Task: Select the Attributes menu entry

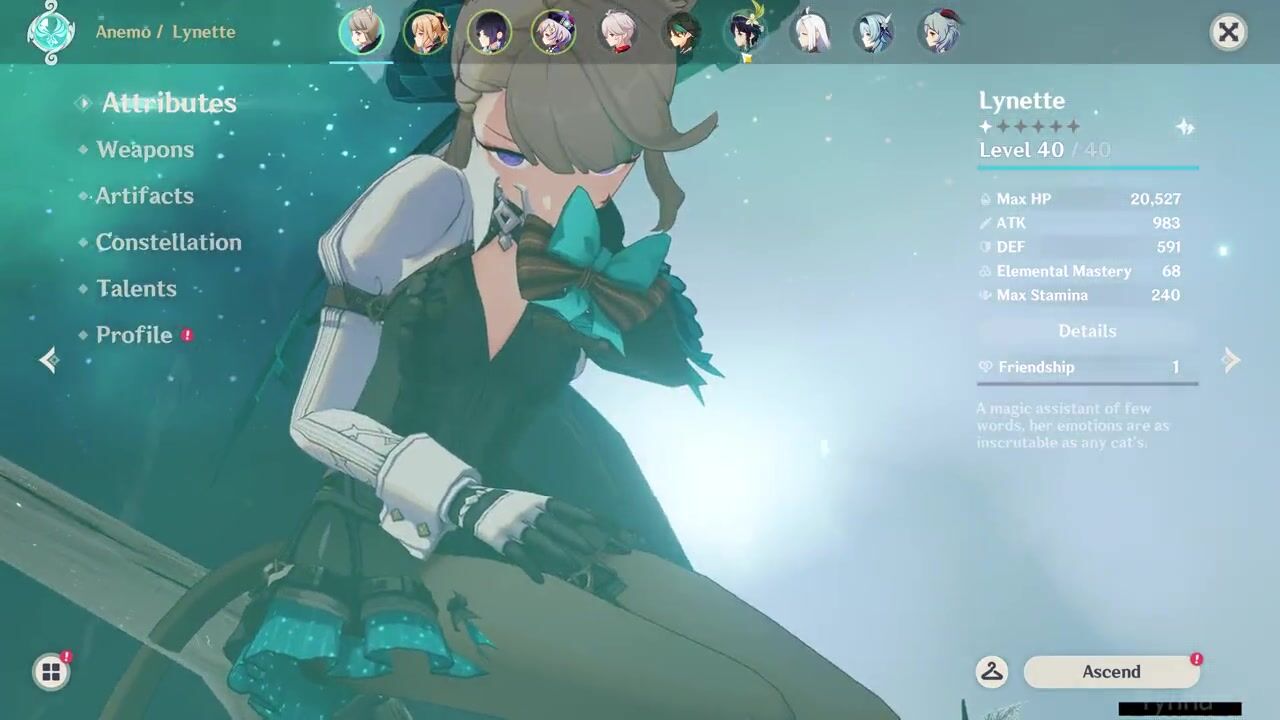Action: [168, 103]
